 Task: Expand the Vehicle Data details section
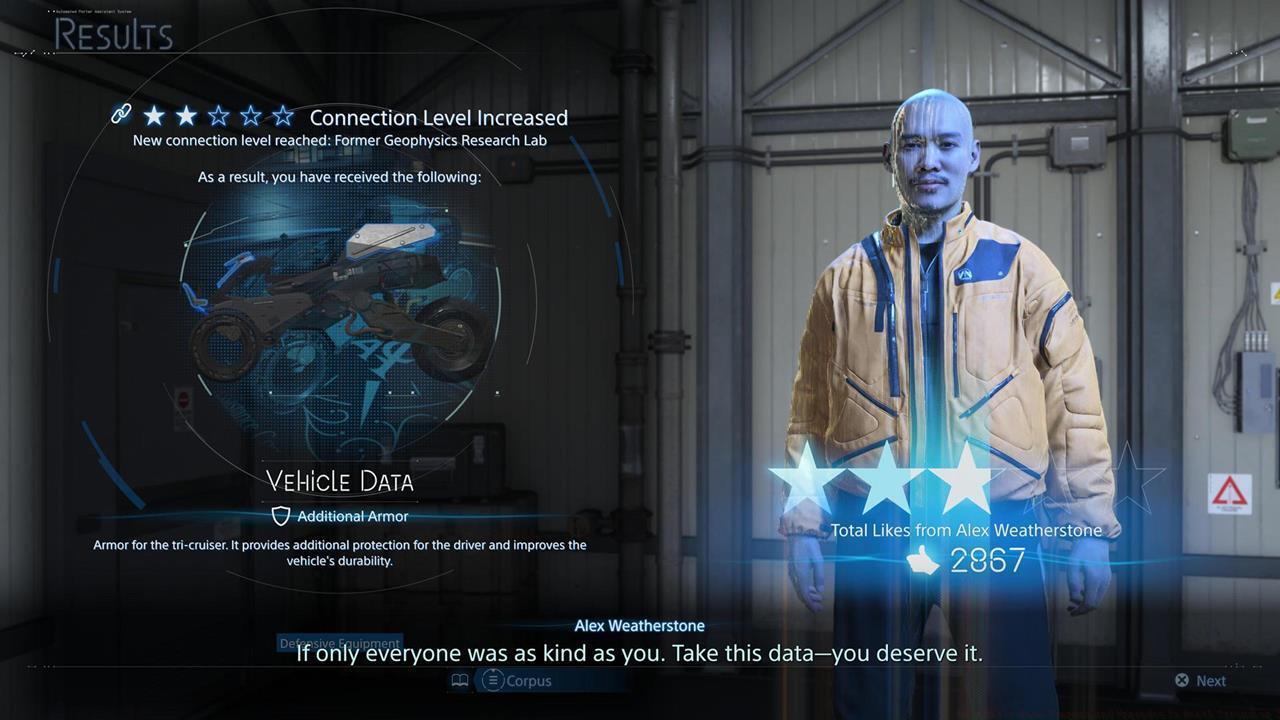click(x=339, y=481)
